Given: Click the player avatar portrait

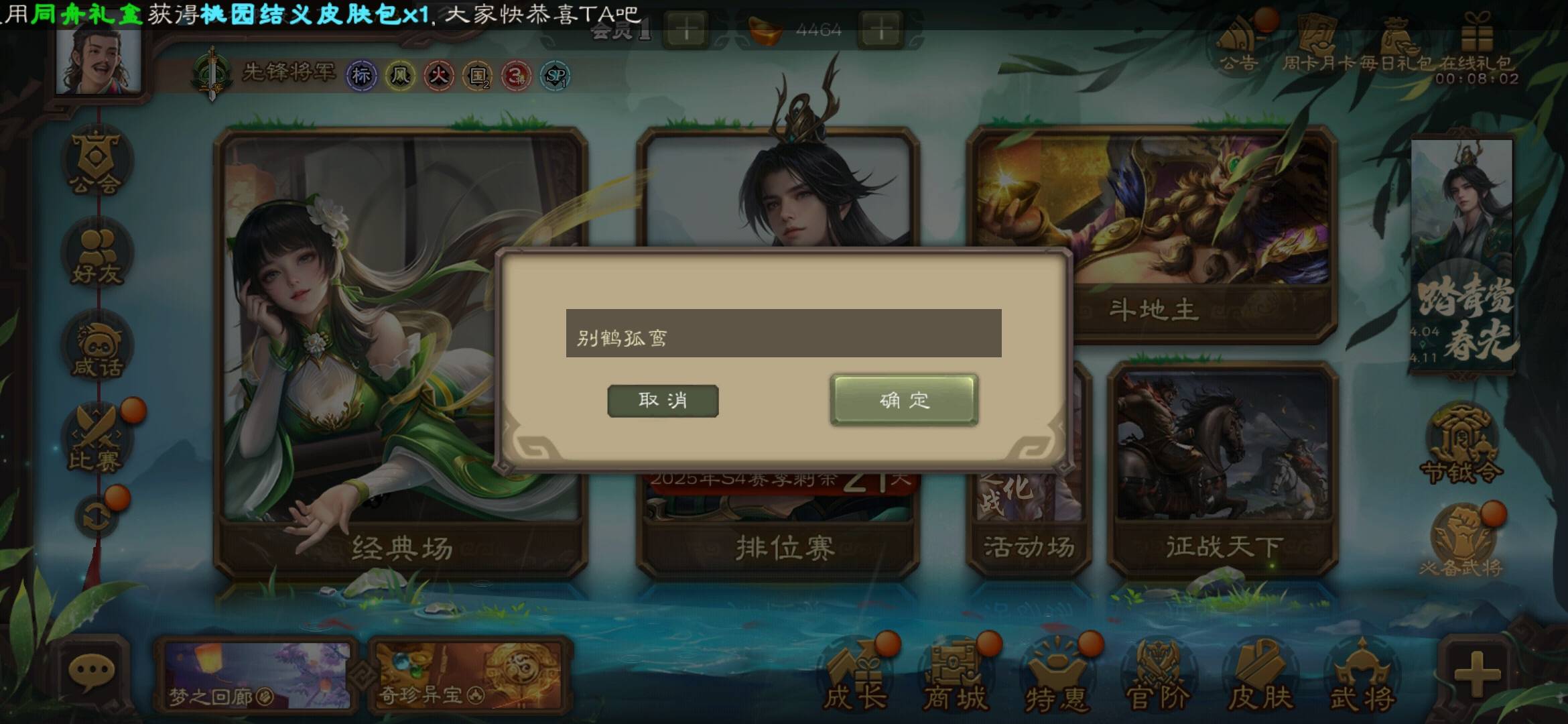Looking at the screenshot, I should (99, 59).
